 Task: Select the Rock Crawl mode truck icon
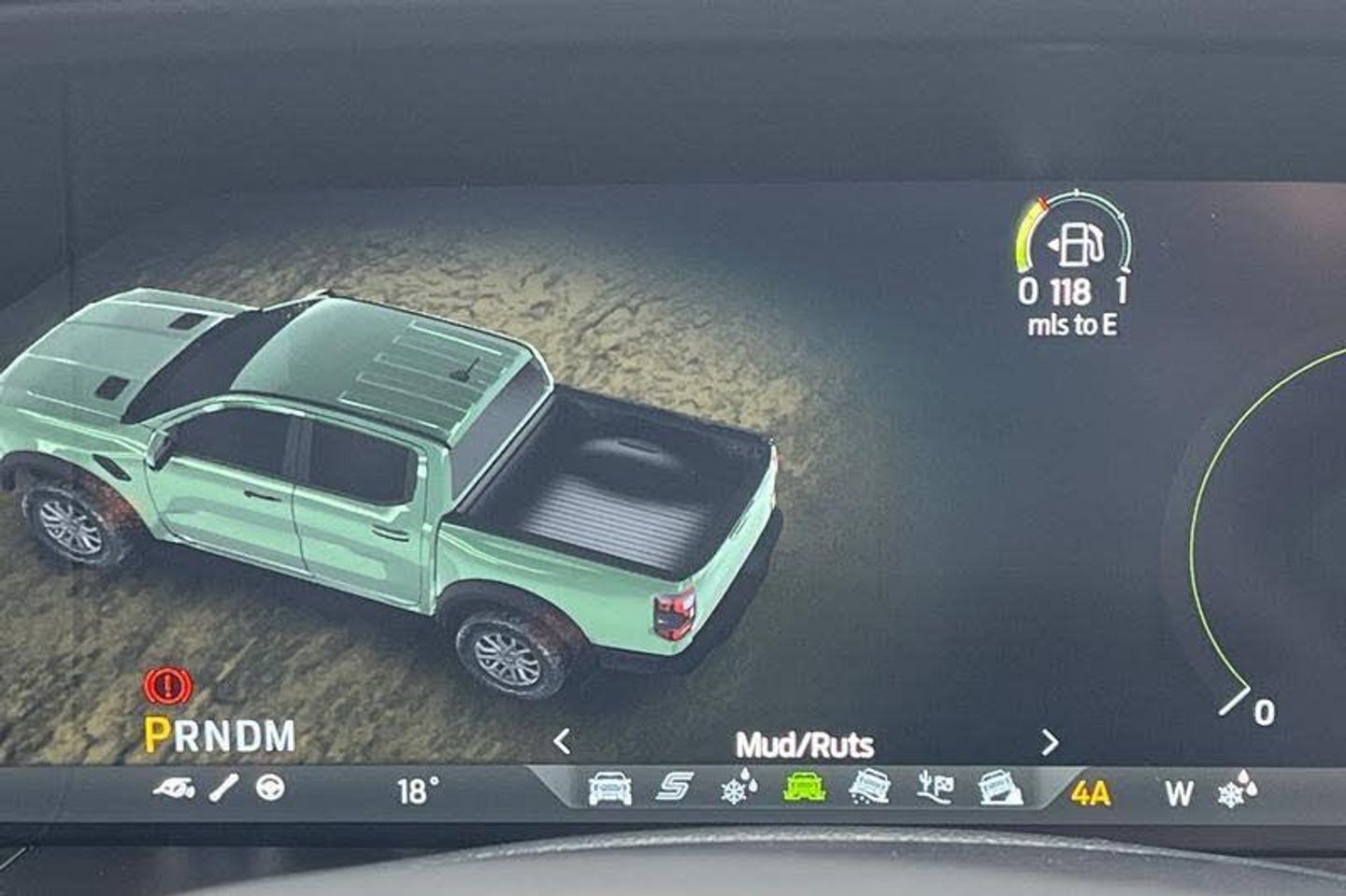(1000, 789)
